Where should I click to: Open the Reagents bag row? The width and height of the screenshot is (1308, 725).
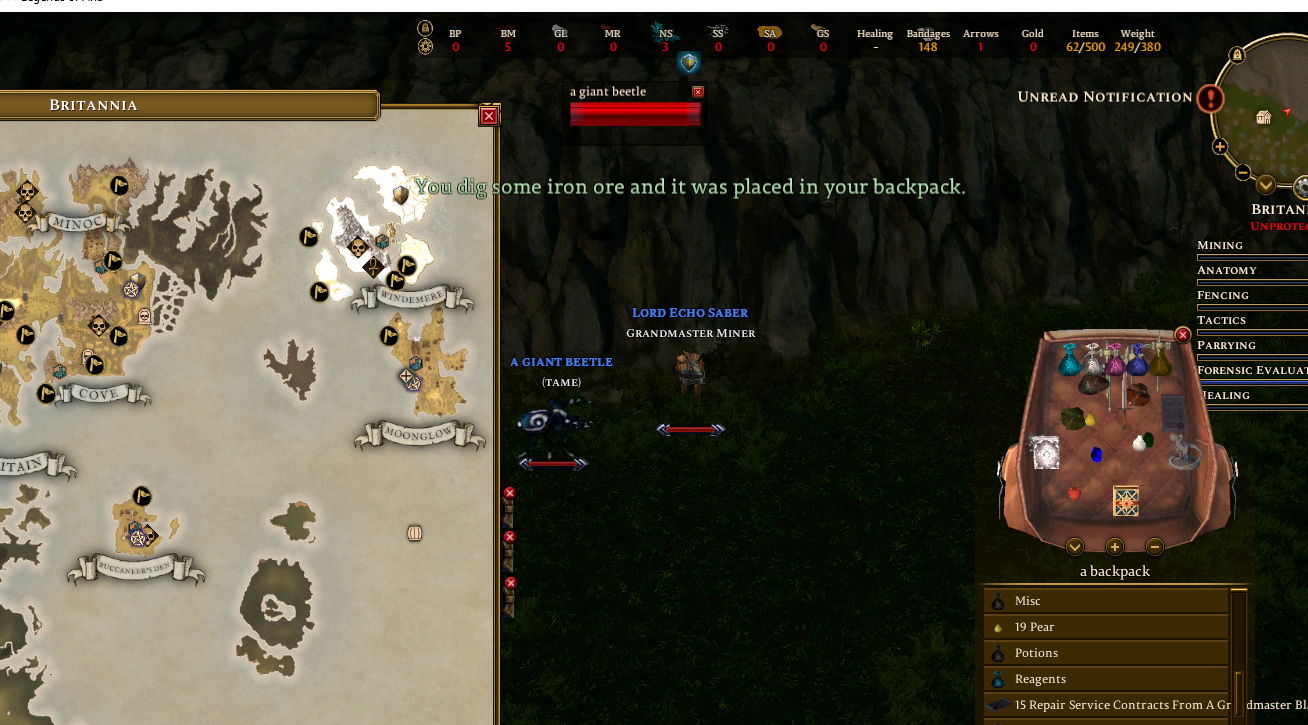[1105, 679]
